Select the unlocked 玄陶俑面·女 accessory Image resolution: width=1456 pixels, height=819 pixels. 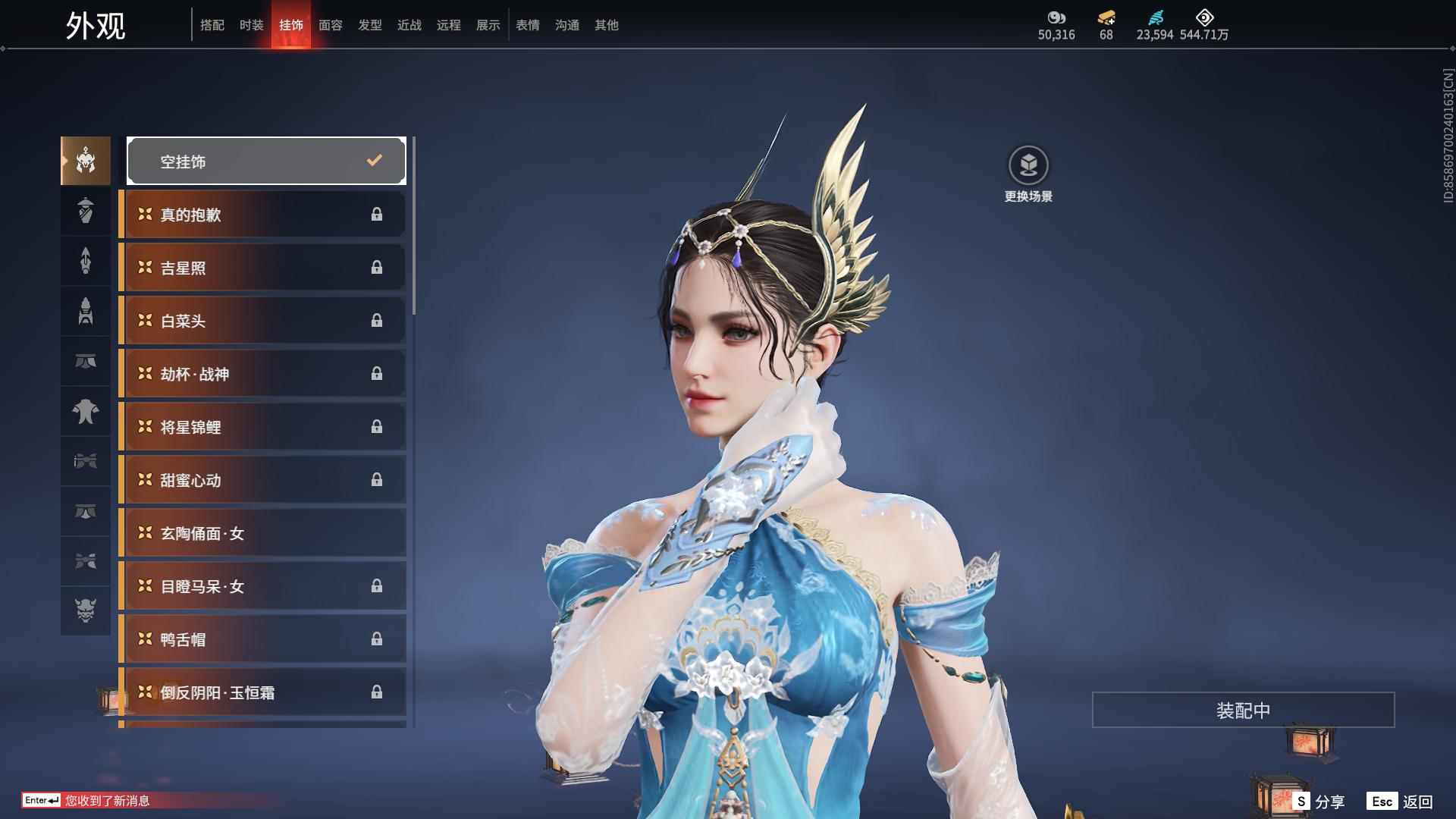click(264, 533)
